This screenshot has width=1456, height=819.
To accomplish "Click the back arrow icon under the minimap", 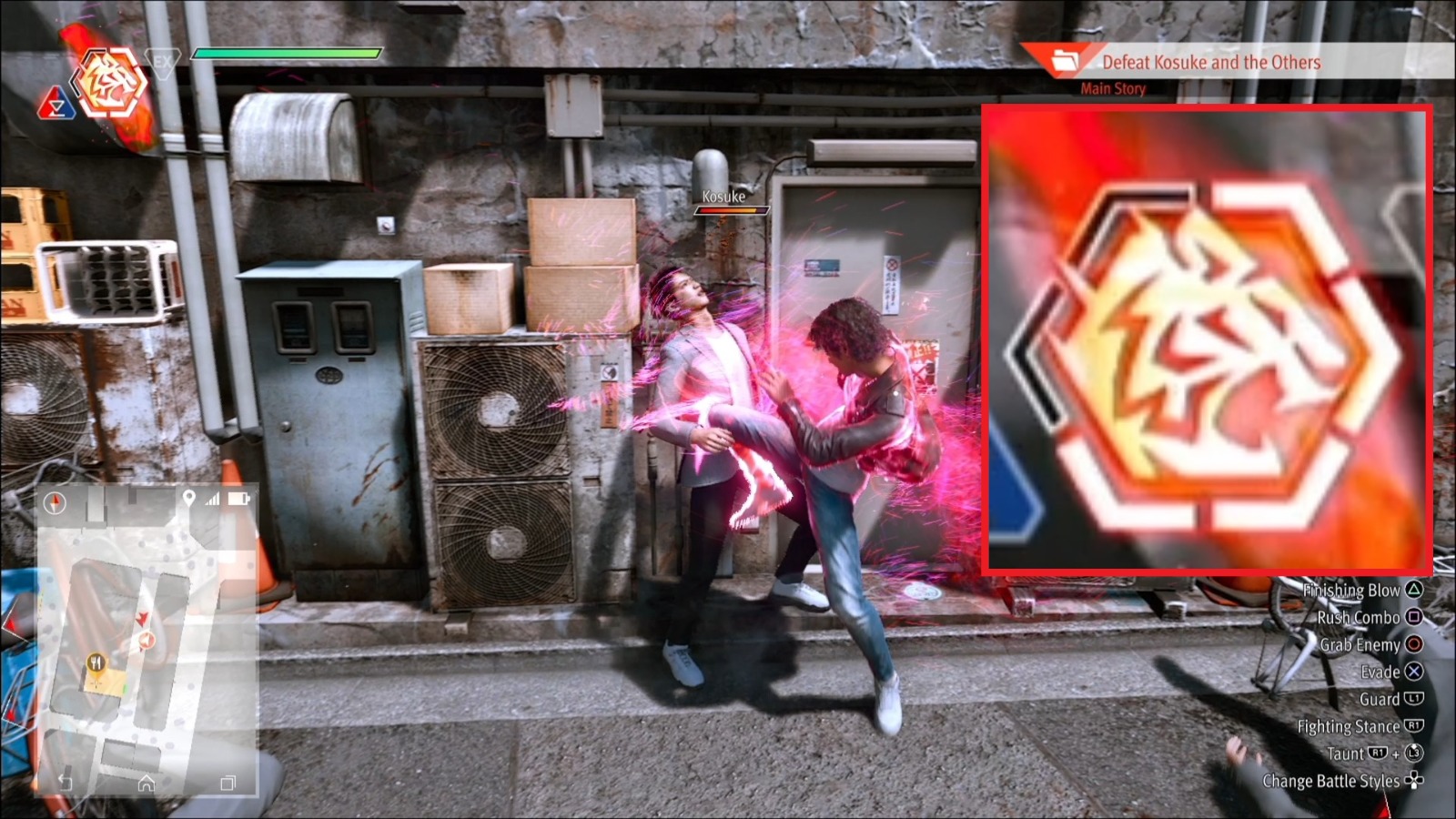I will (x=65, y=781).
